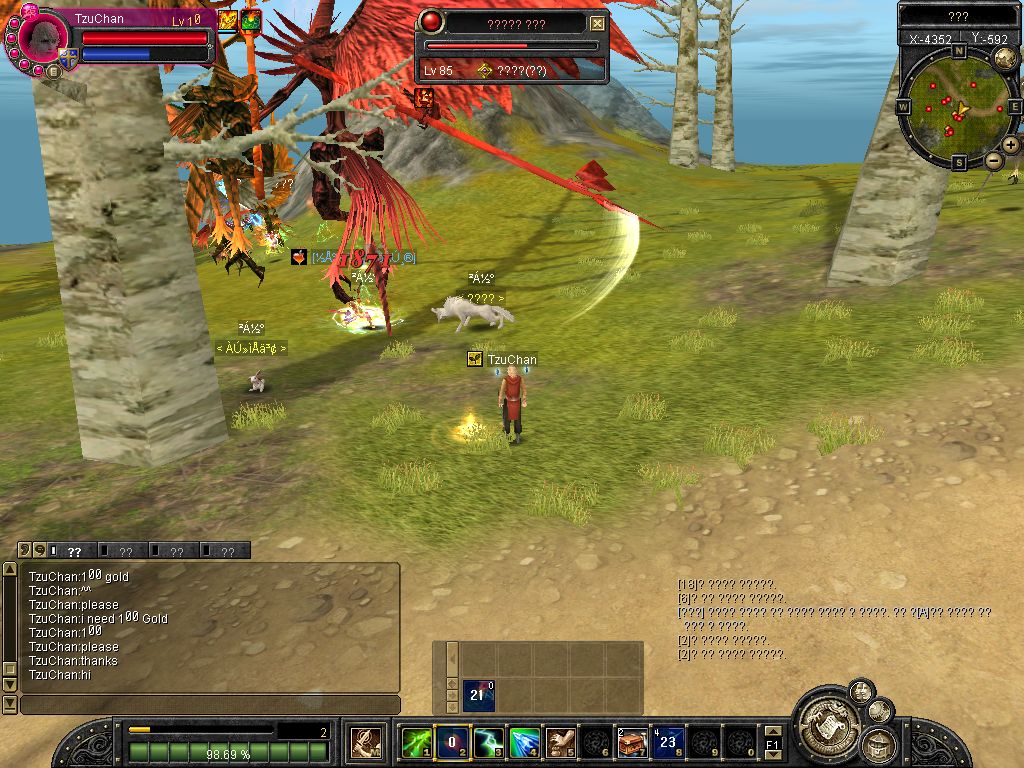
Task: Click the orange flame buff icon
Action: 228,20
